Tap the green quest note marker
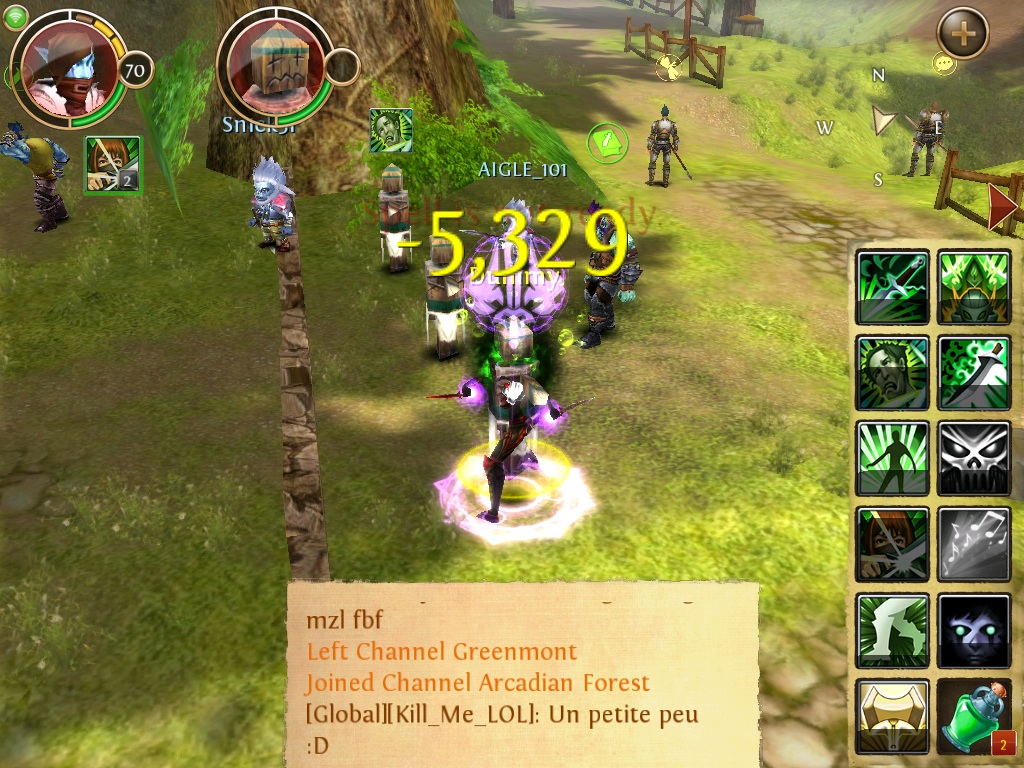The image size is (1024, 768). (606, 143)
